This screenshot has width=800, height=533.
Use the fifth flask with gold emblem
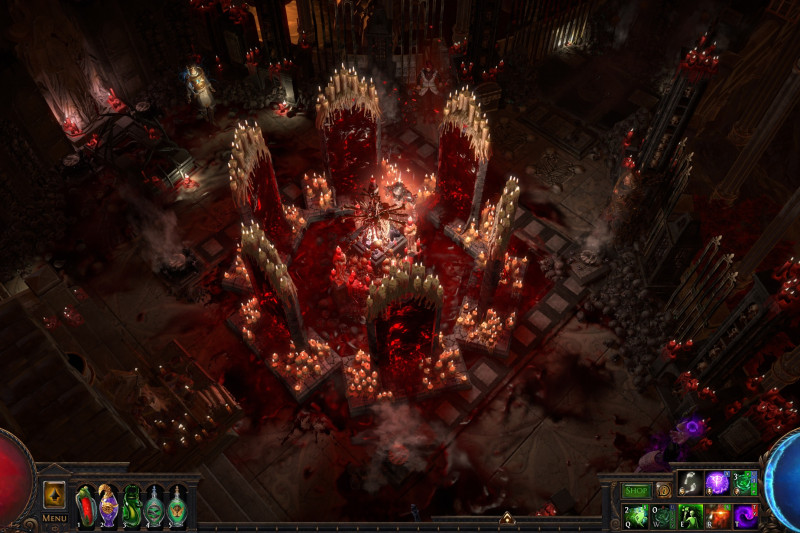click(x=177, y=505)
